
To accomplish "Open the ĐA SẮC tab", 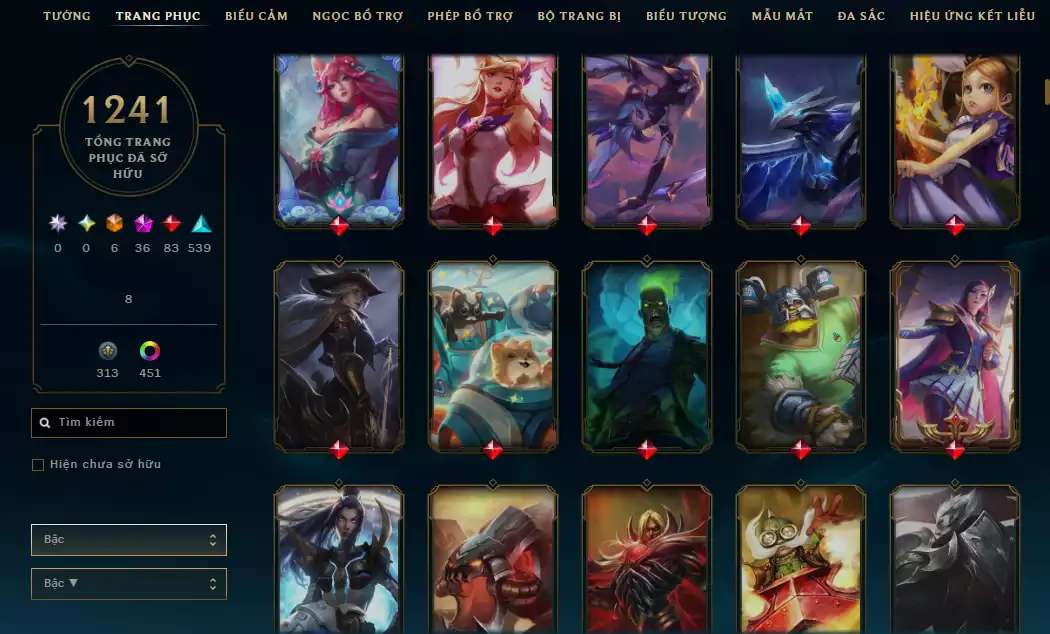I will click(861, 16).
